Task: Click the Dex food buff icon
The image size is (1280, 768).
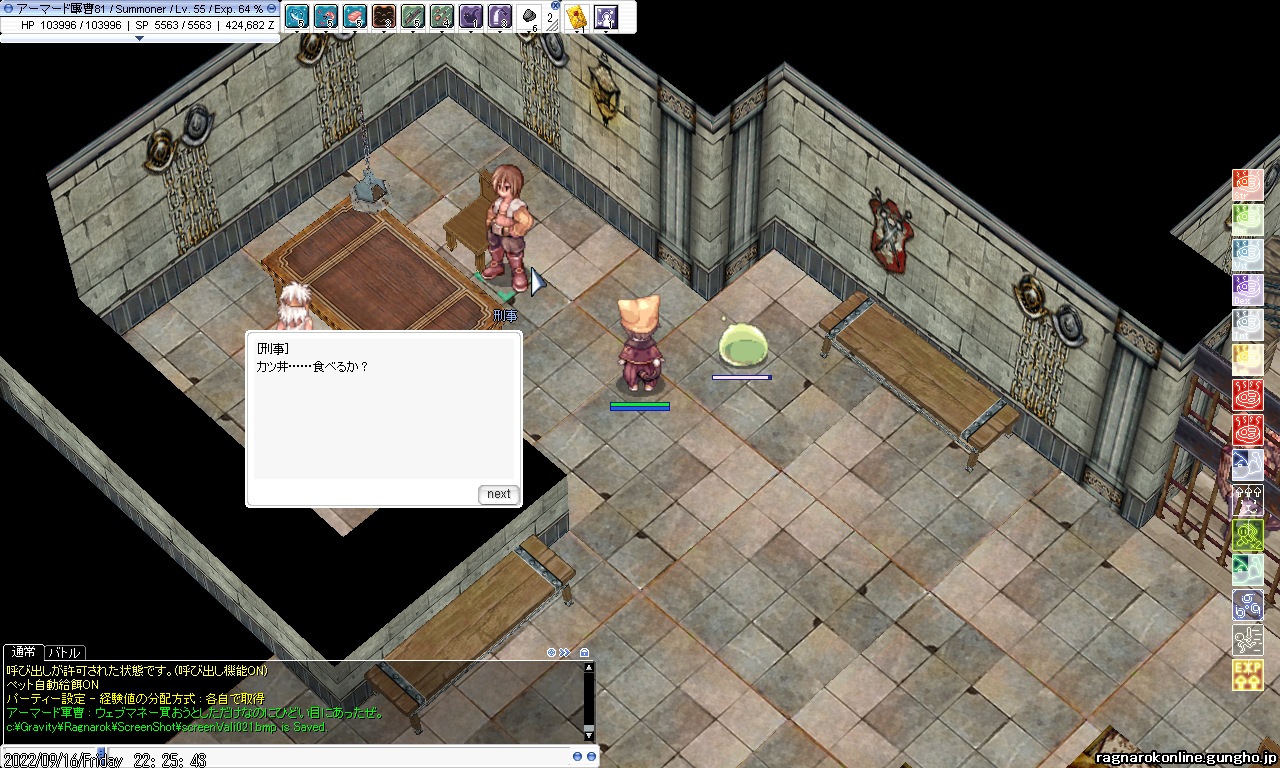Action: [x=1247, y=290]
